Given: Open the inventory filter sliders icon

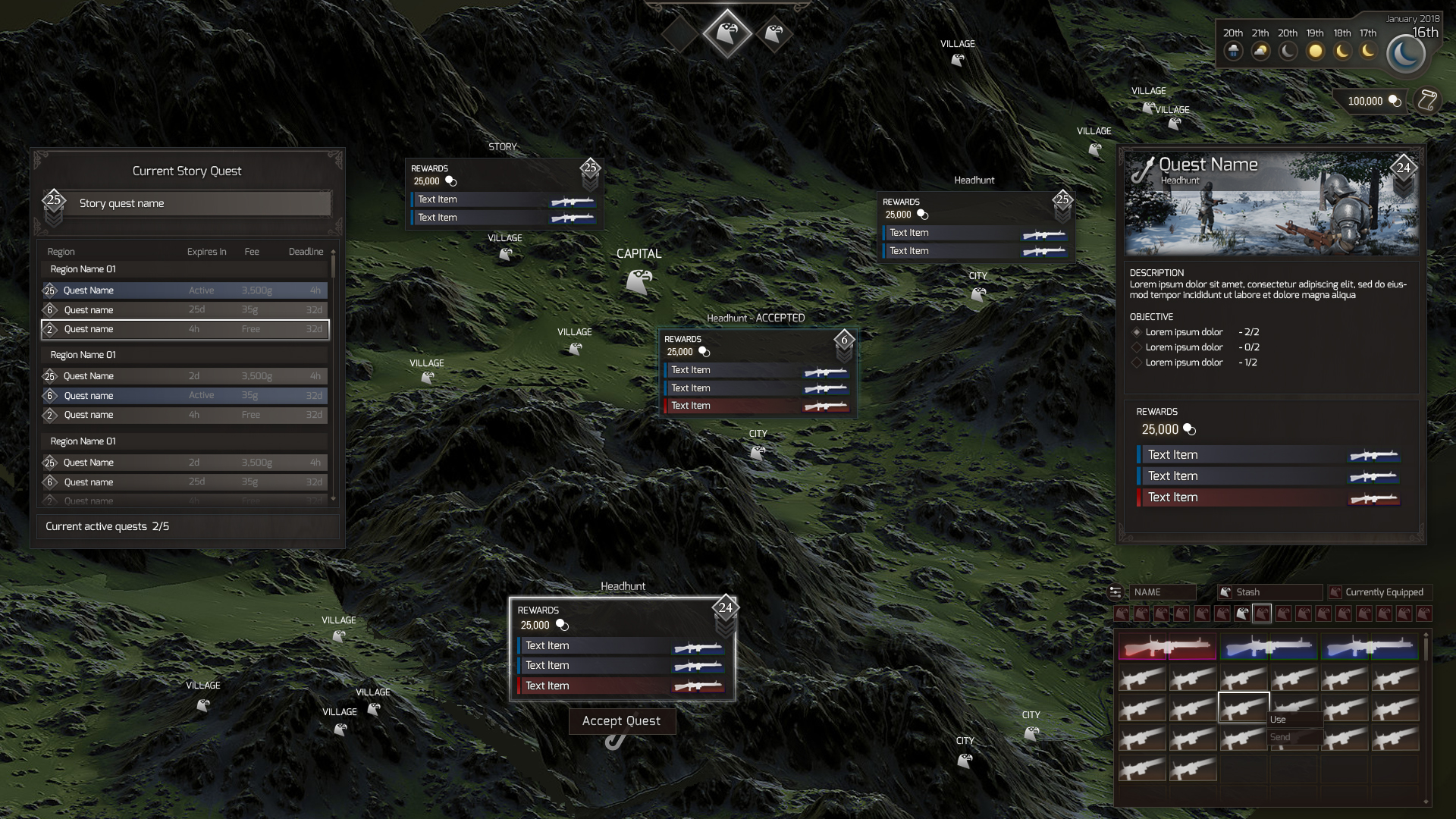Looking at the screenshot, I should point(1116,592).
